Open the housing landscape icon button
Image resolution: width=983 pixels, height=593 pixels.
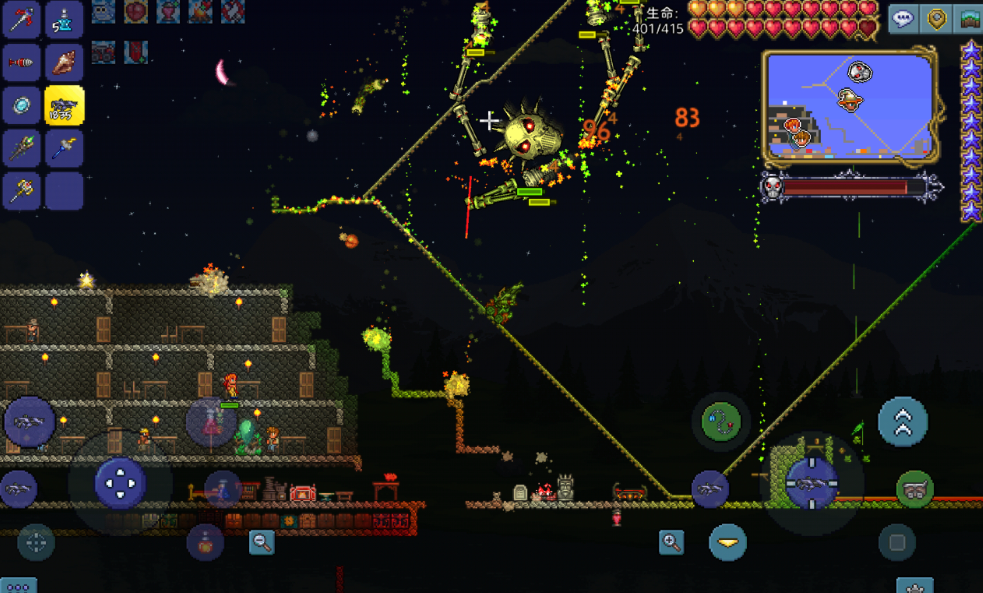(x=969, y=19)
